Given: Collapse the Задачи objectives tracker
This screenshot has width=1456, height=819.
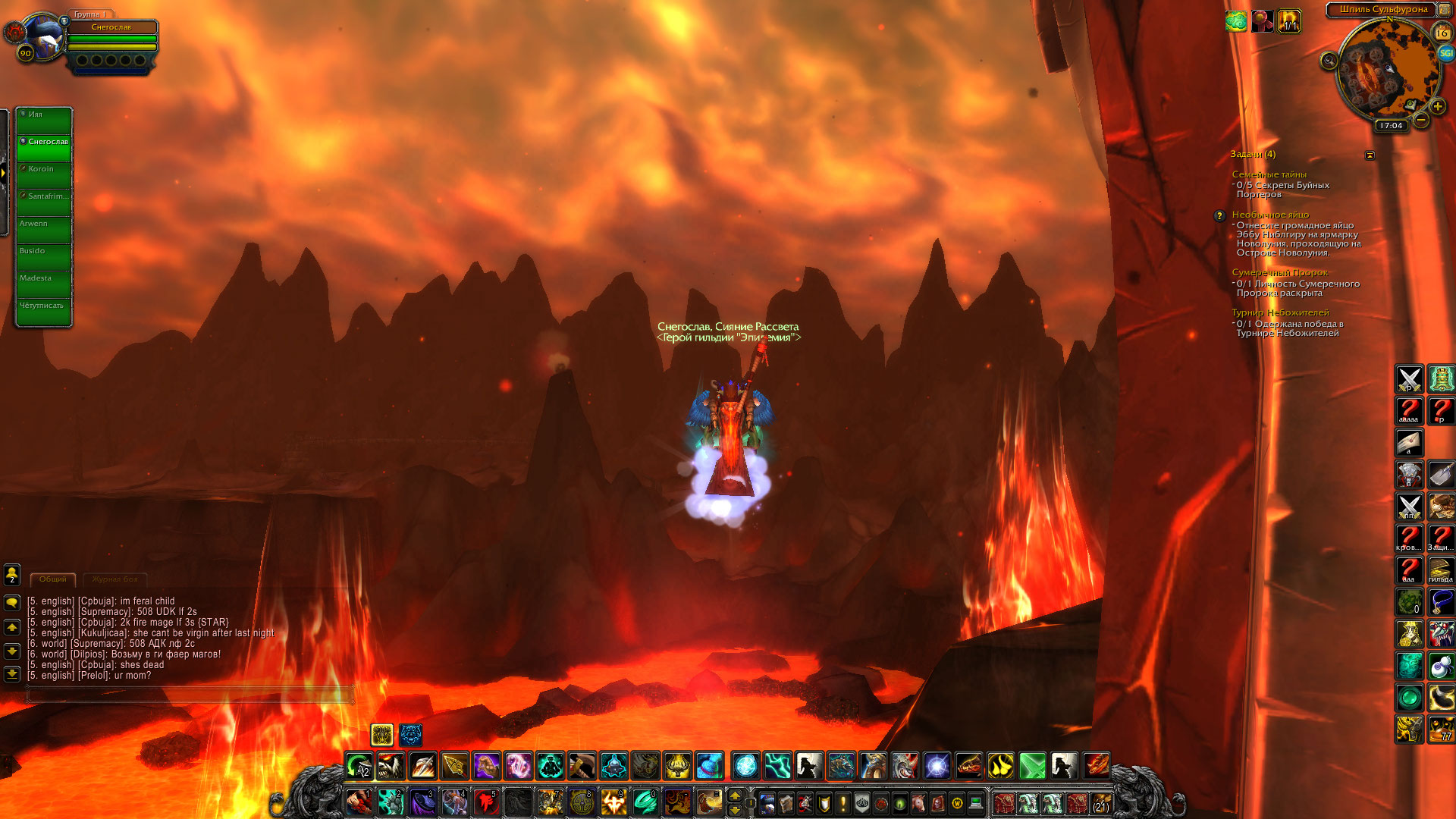Looking at the screenshot, I should (1370, 155).
